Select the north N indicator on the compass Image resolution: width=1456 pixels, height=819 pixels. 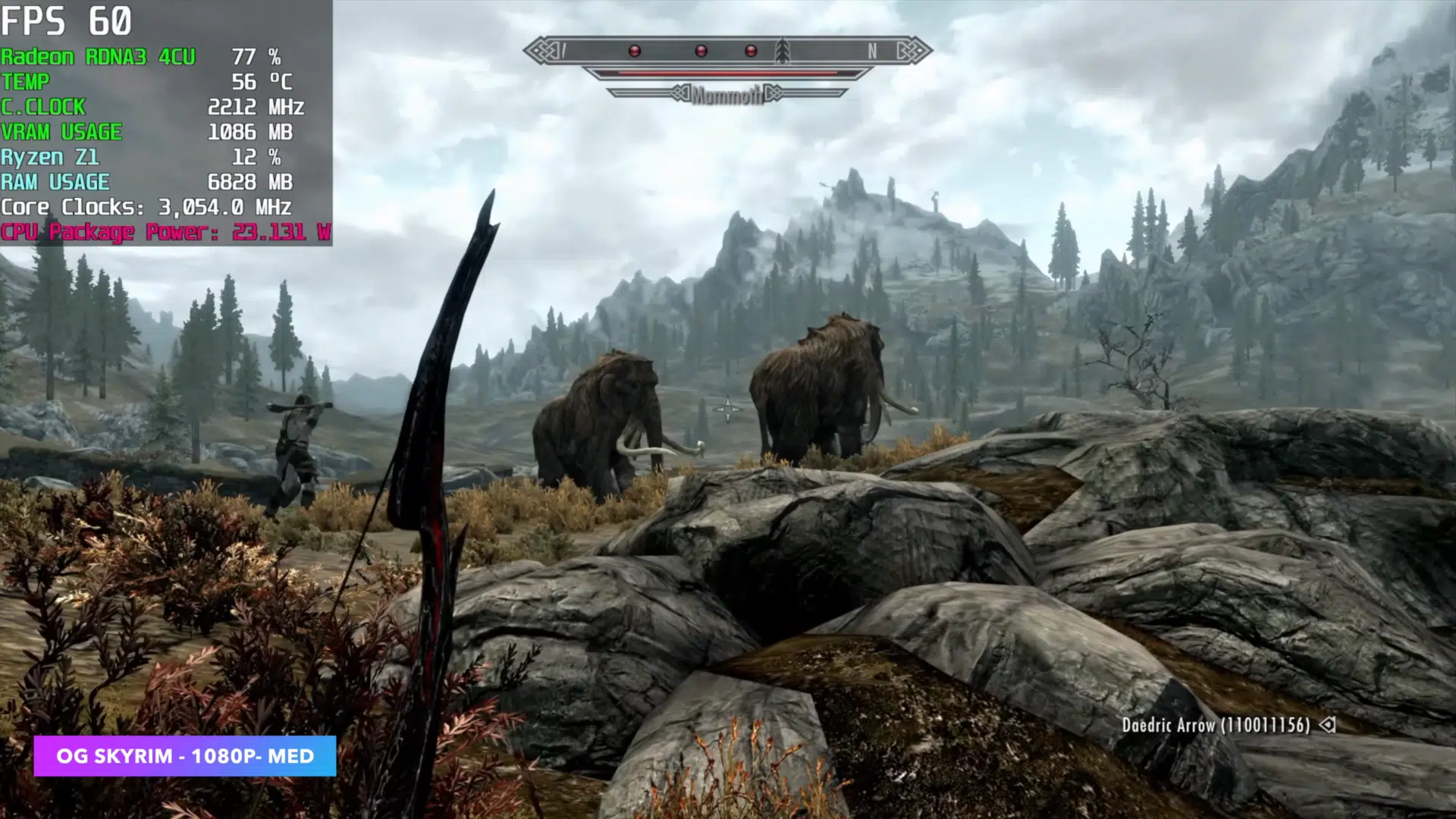(x=872, y=51)
